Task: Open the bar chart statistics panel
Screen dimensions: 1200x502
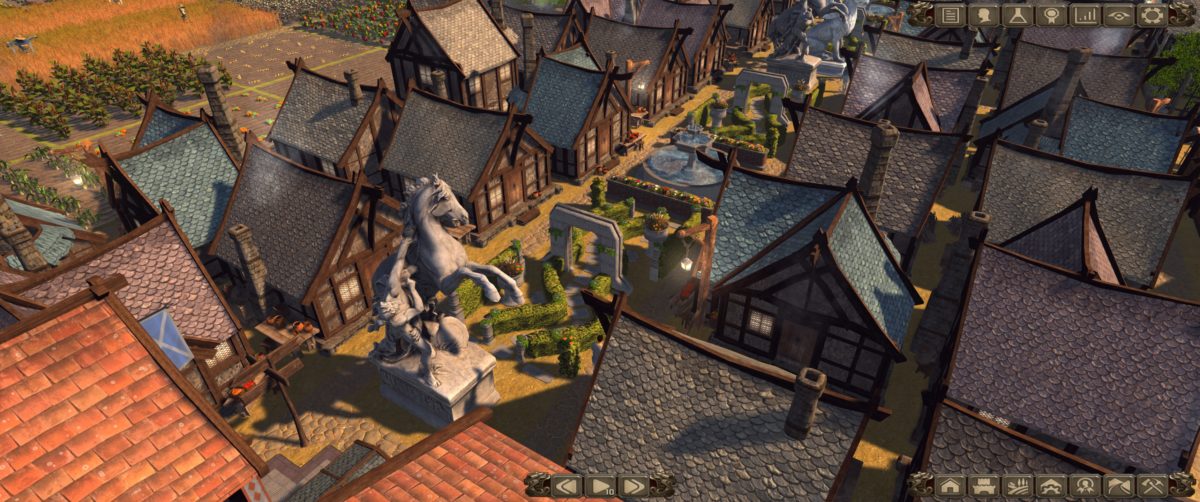Action: (x=1084, y=15)
